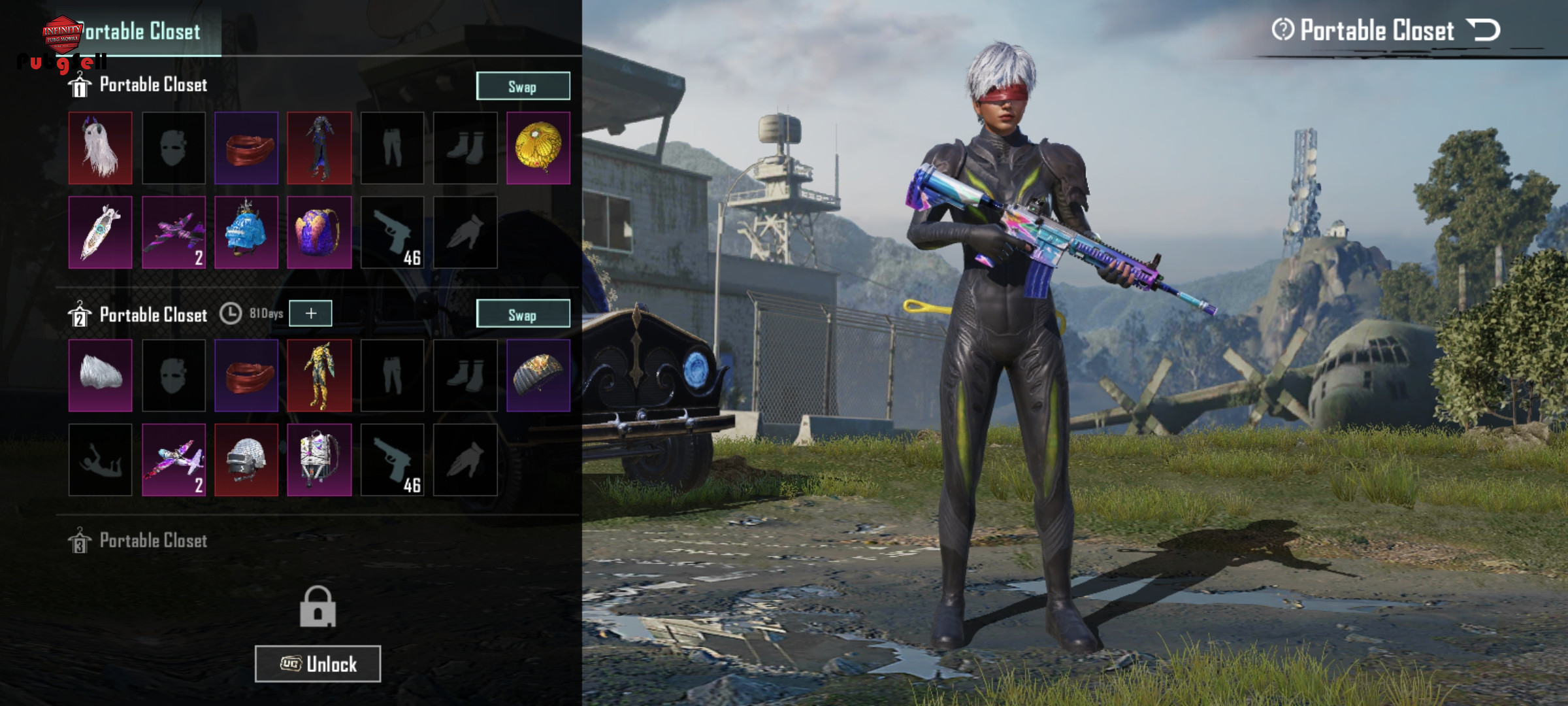Select the long white hair headgear slot
Screen dimensions: 1568x706
point(101,148)
